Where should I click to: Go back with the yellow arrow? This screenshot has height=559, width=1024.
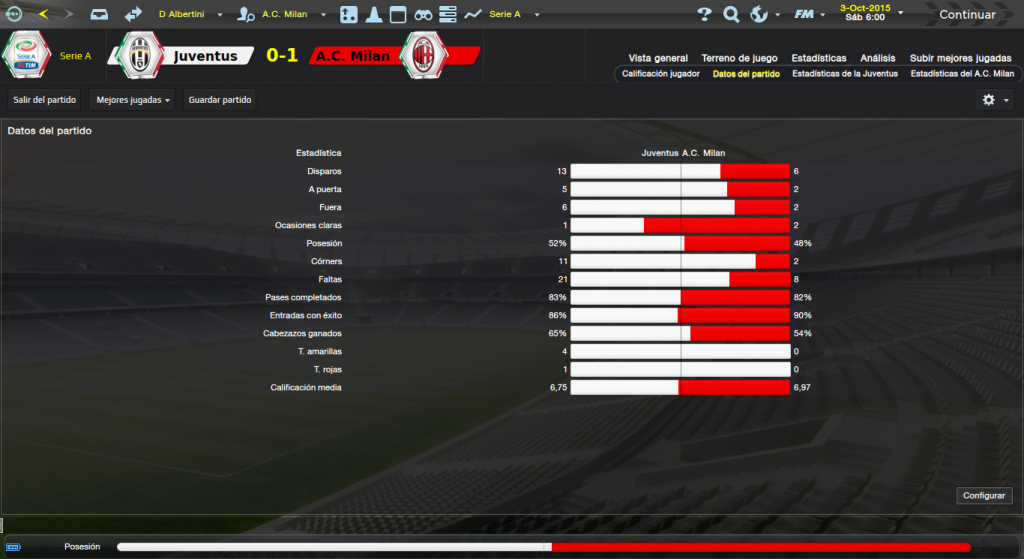[x=43, y=14]
